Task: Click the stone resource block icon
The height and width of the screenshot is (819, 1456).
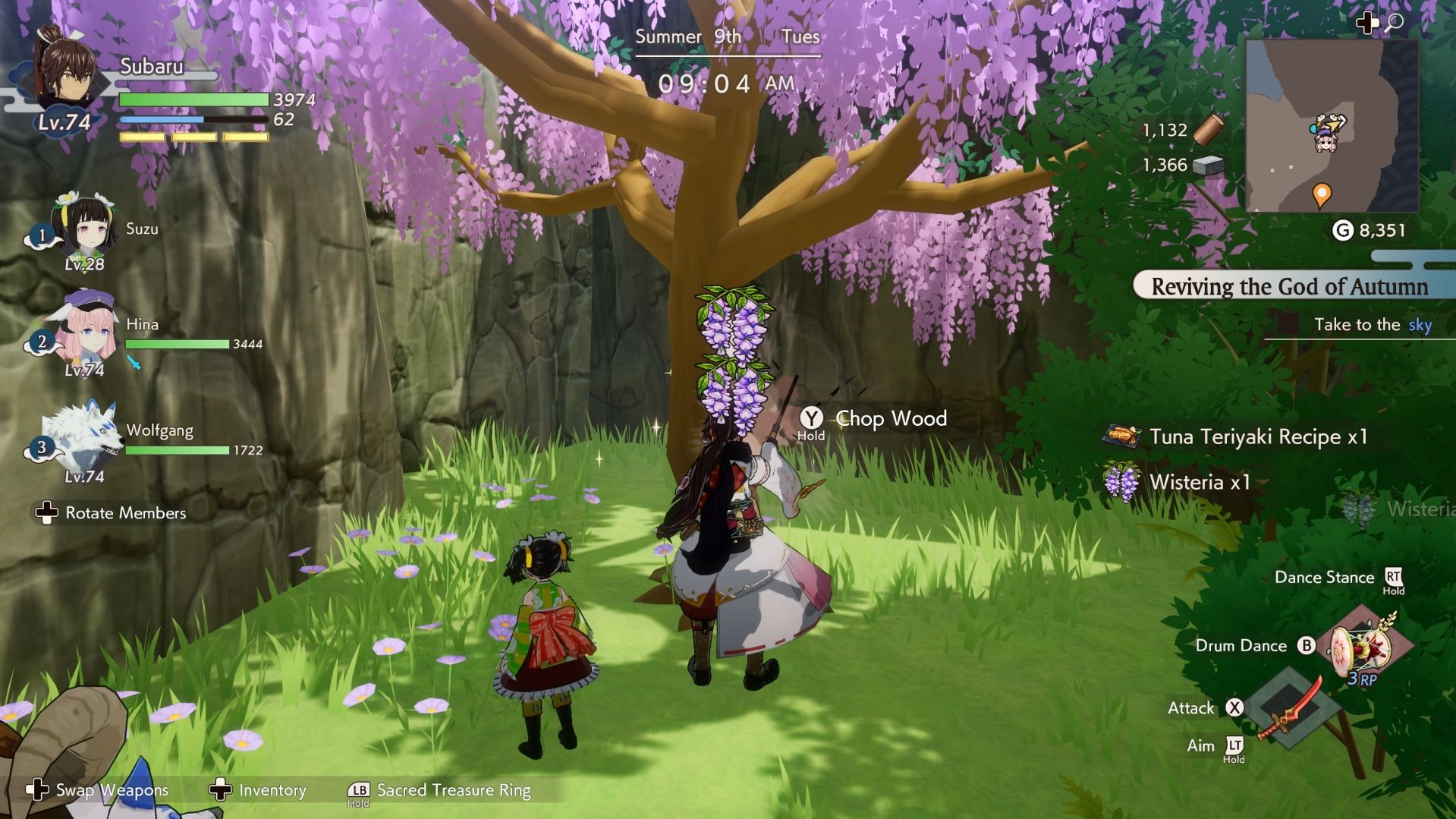Action: 1208,165
